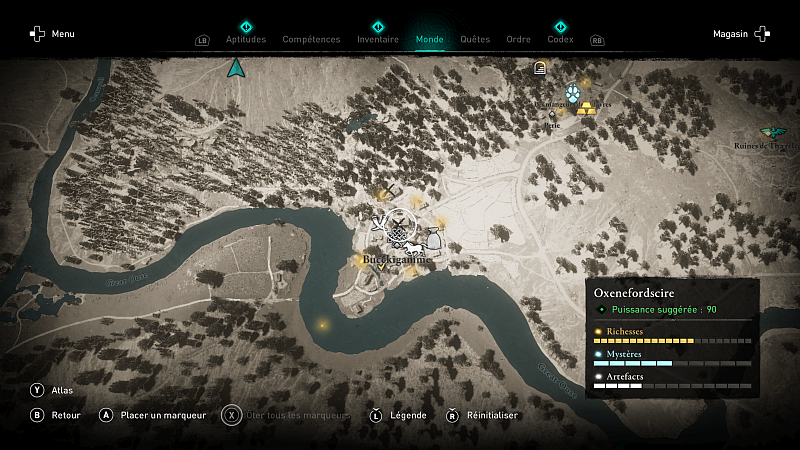Open the Magasin store
Viewport: 800px width, 450px height.
pos(742,34)
